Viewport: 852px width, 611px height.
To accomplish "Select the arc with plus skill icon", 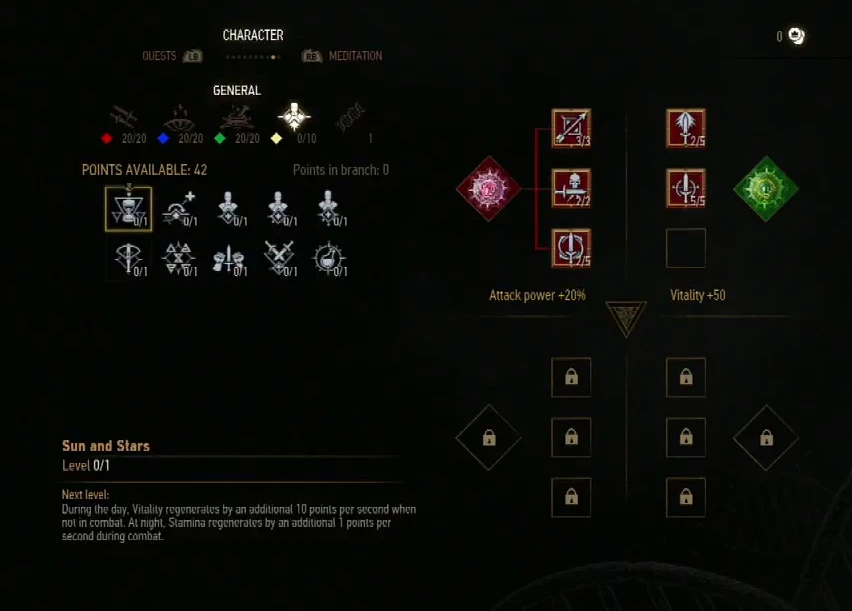I will pyautogui.click(x=179, y=208).
